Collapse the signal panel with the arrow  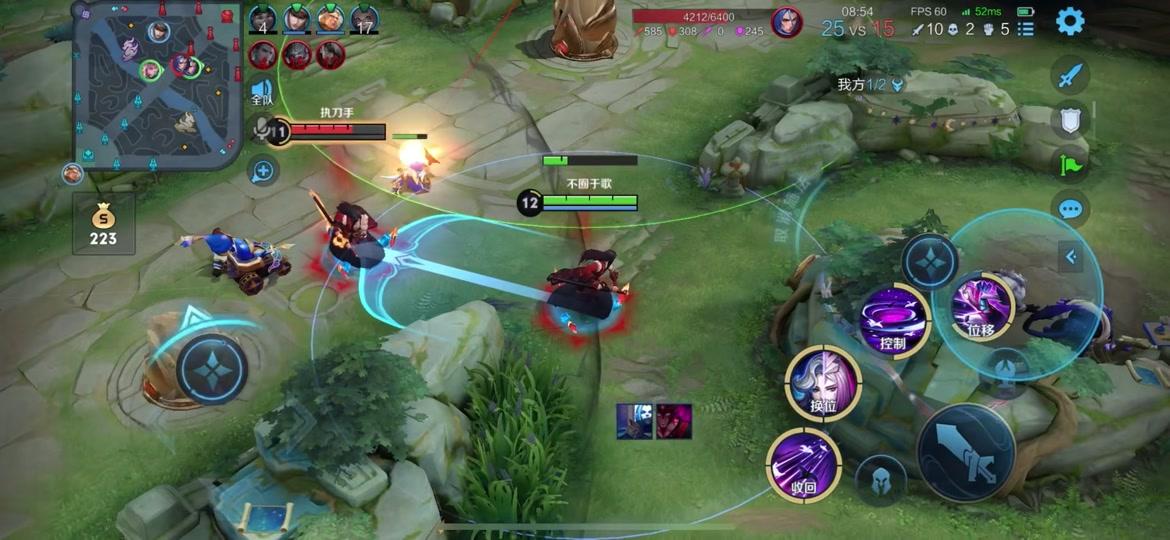point(1071,257)
